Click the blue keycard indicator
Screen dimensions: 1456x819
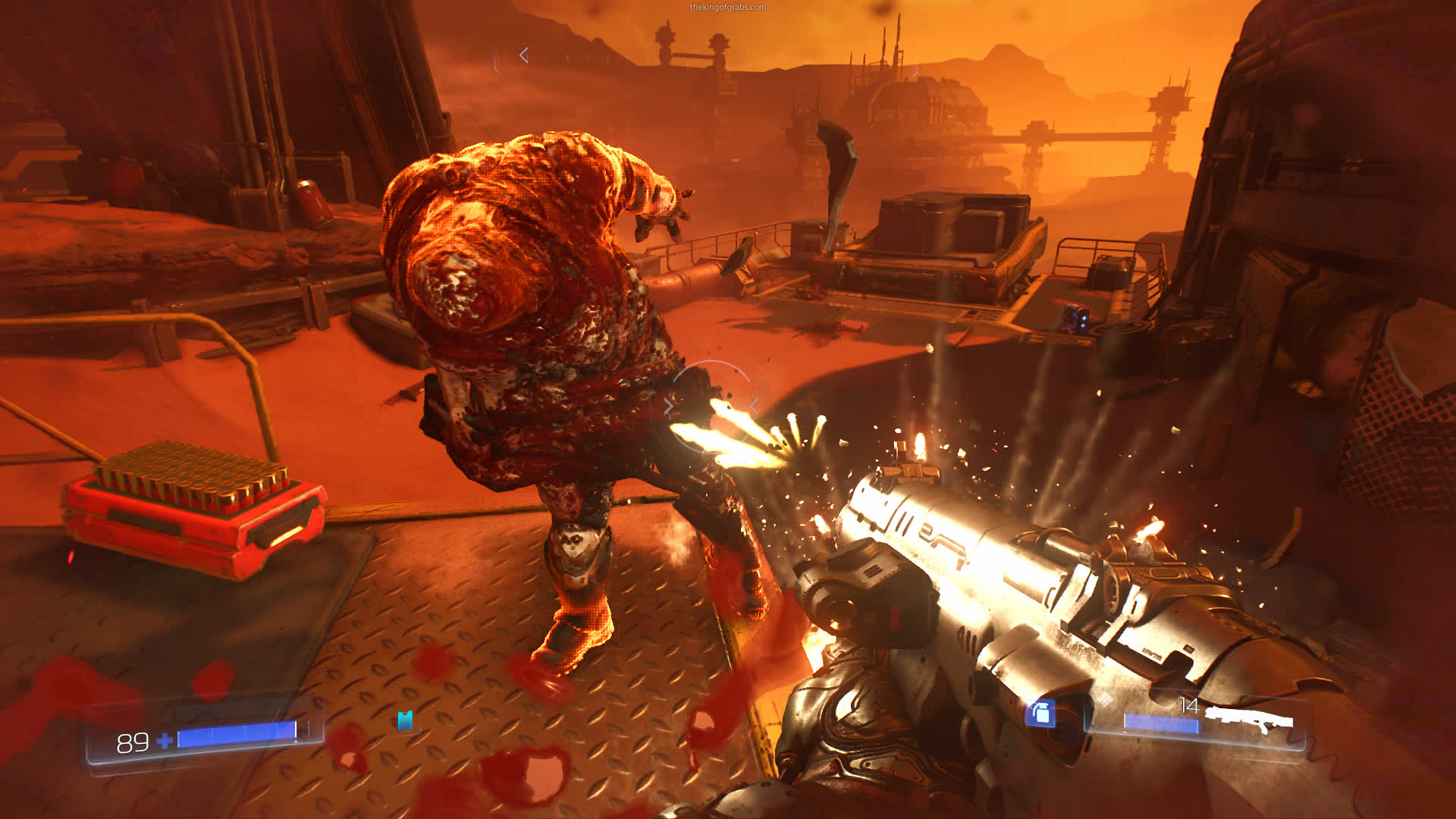pos(405,720)
